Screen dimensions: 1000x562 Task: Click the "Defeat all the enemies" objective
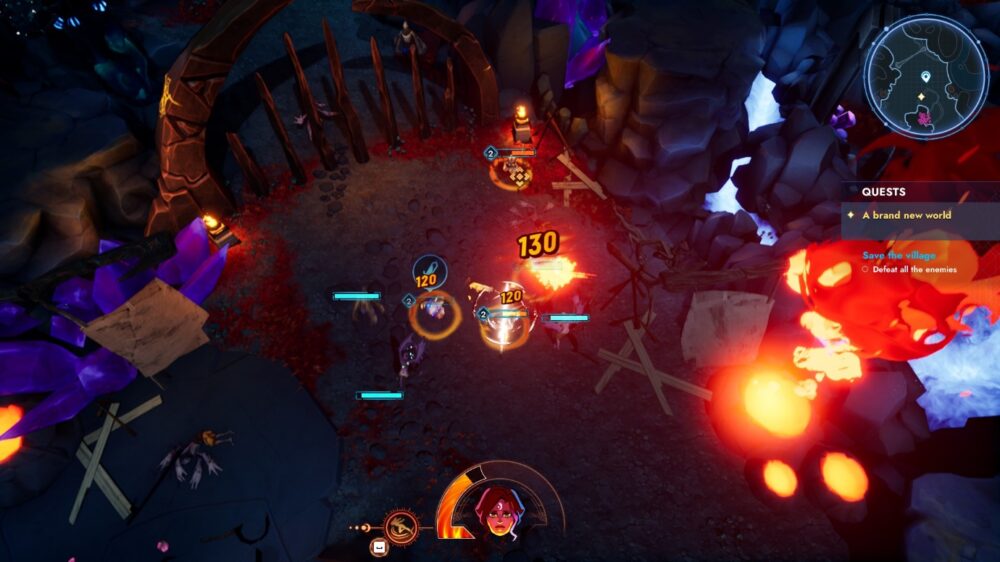tap(914, 270)
